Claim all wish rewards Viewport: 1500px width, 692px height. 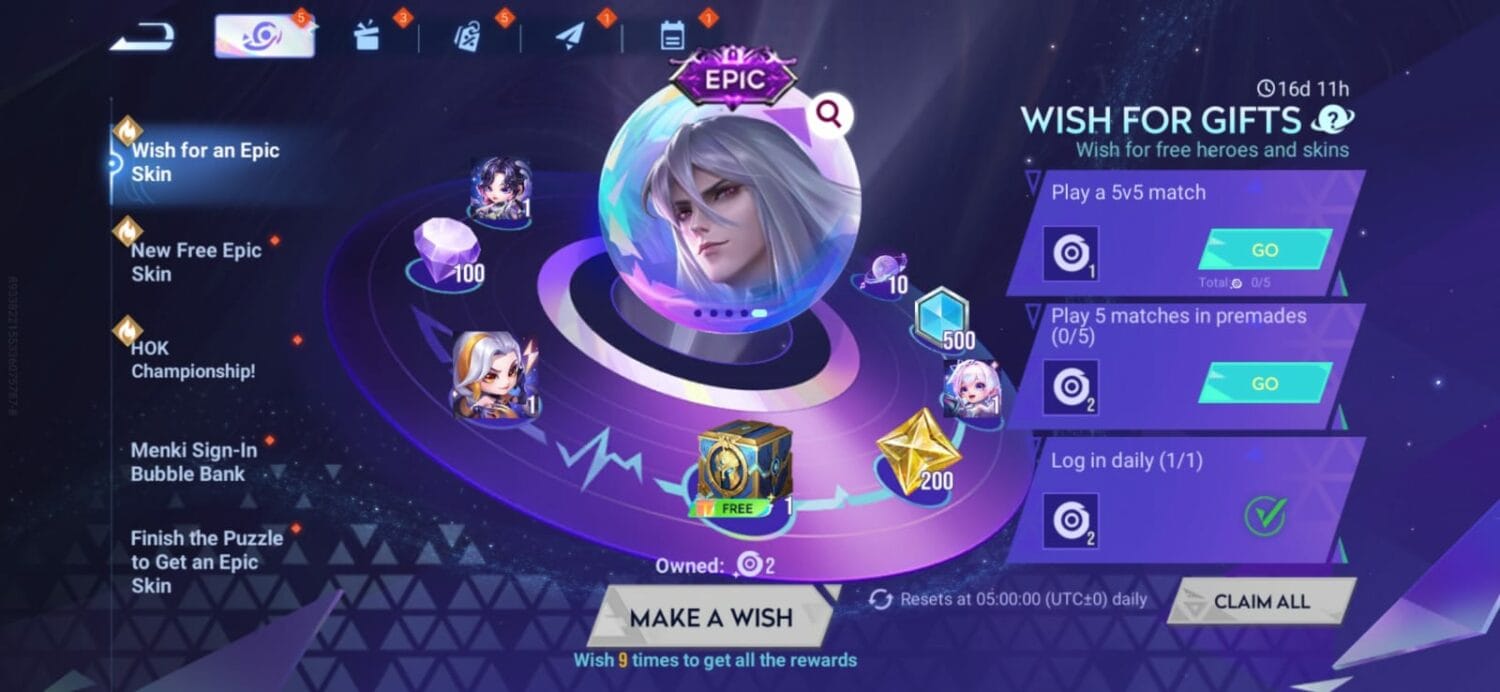[x=1261, y=601]
